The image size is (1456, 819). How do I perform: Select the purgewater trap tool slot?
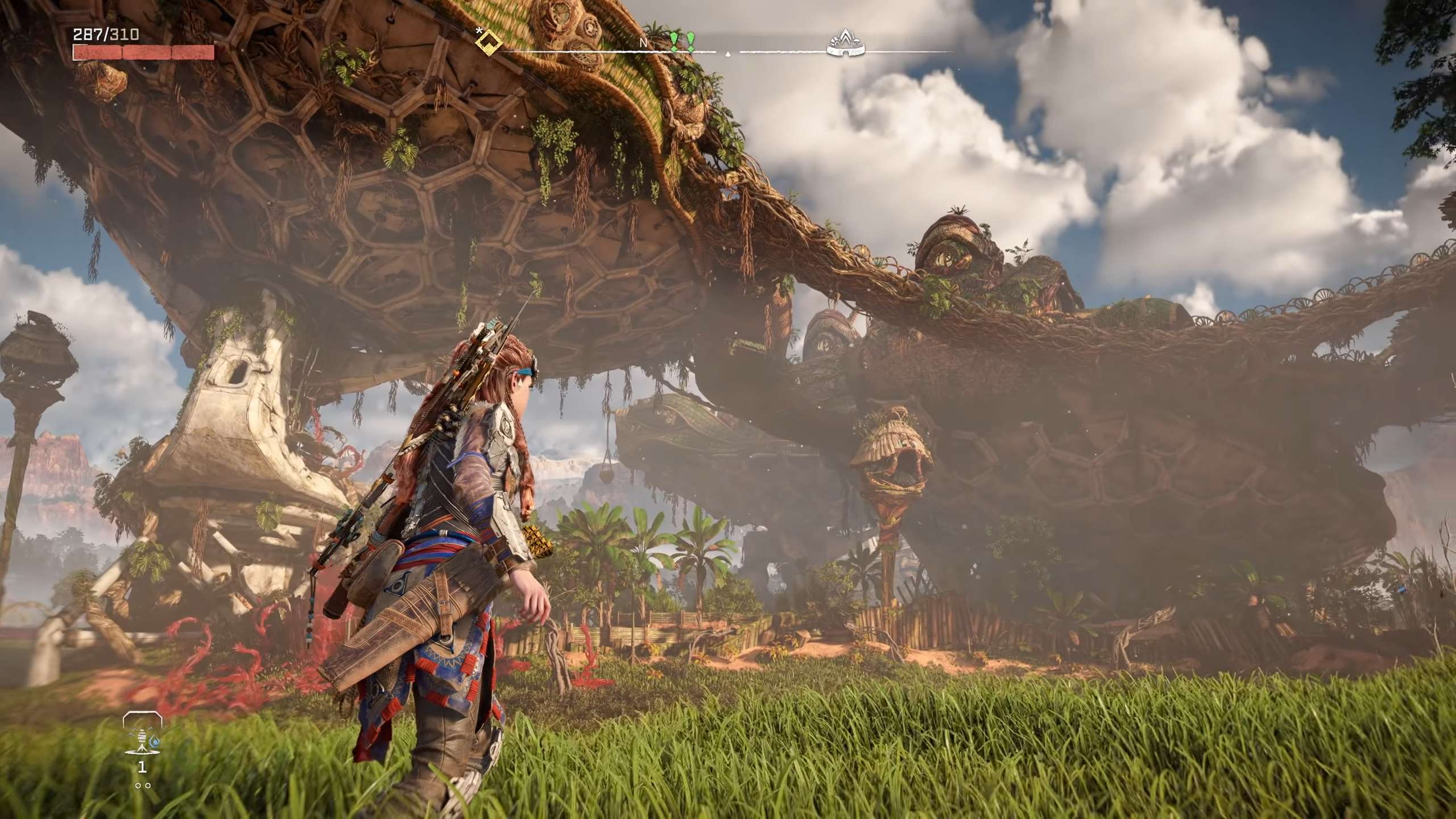point(142,738)
